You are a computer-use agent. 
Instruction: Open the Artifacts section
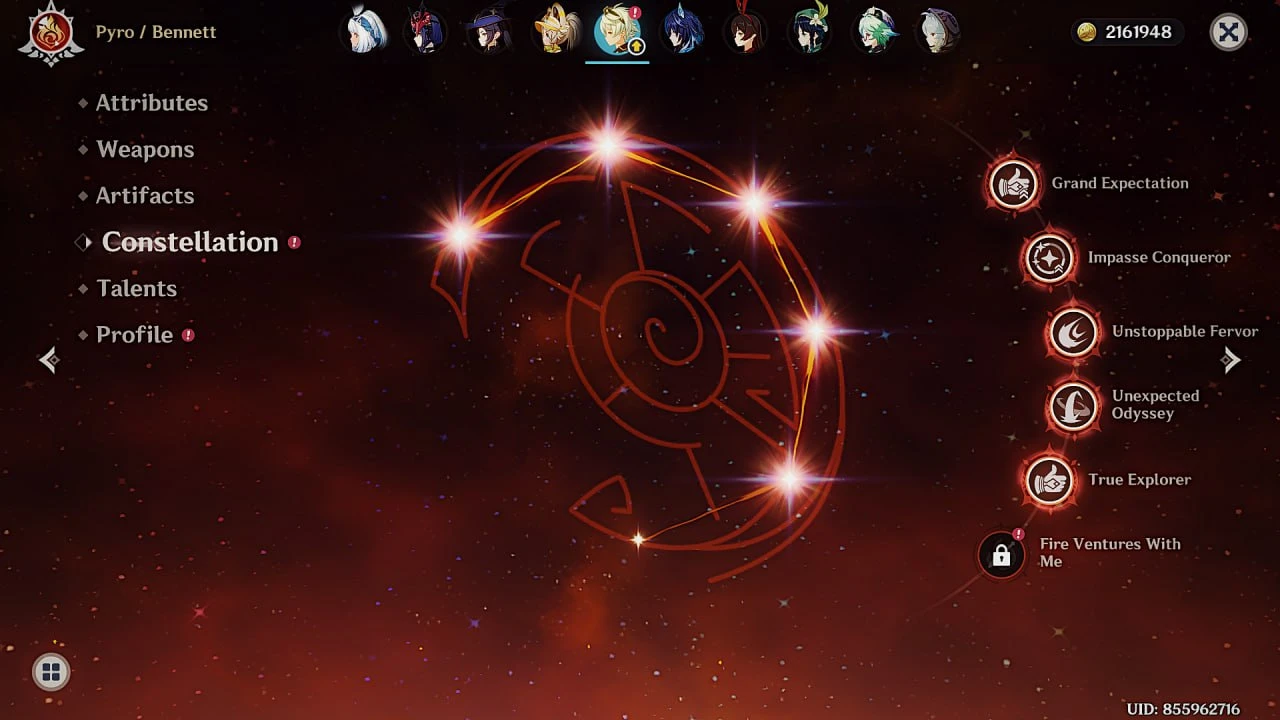(x=146, y=195)
